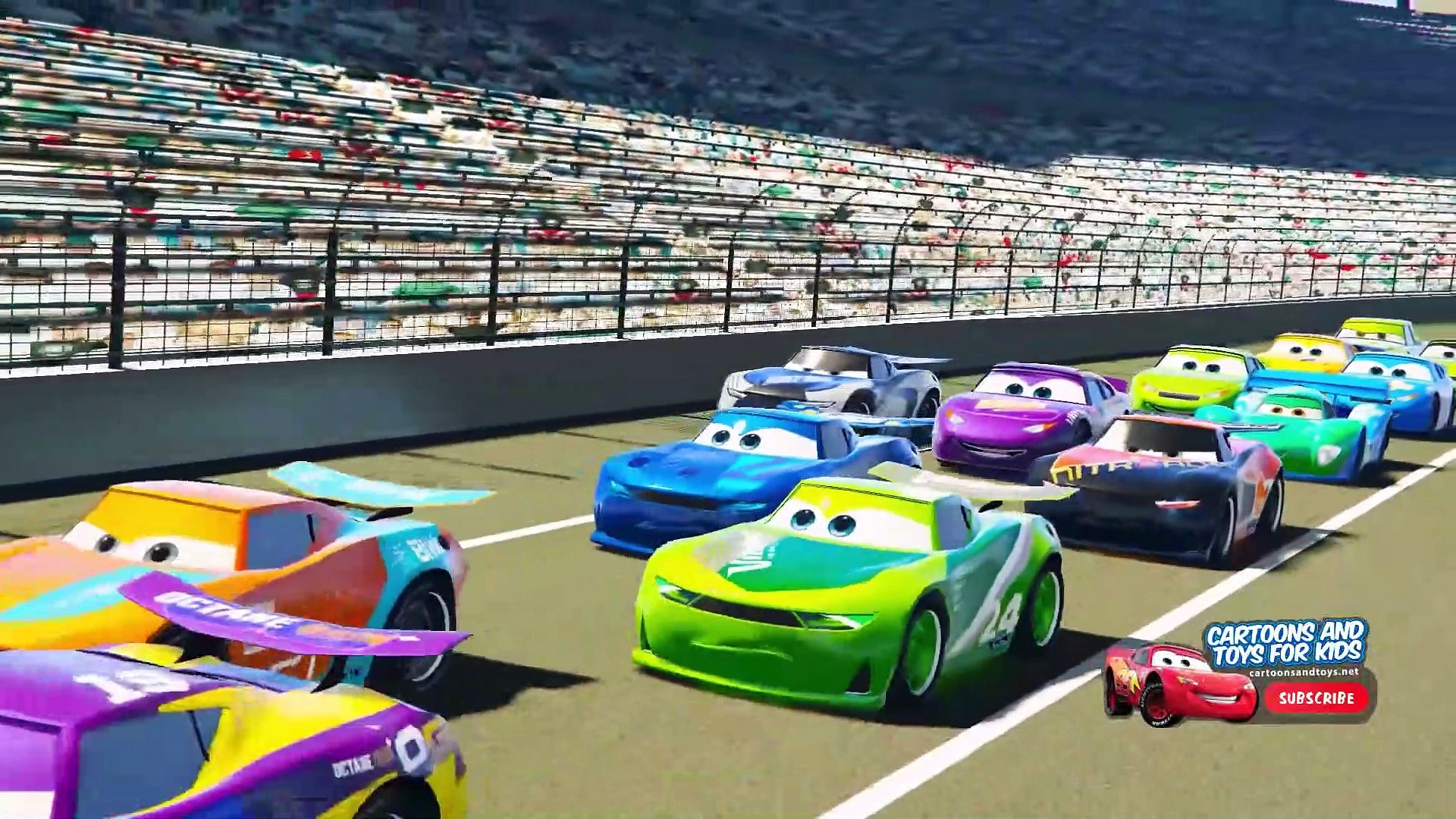Click the Cartoons and Toys for Kids logo
1456x819 pixels.
point(1285,643)
